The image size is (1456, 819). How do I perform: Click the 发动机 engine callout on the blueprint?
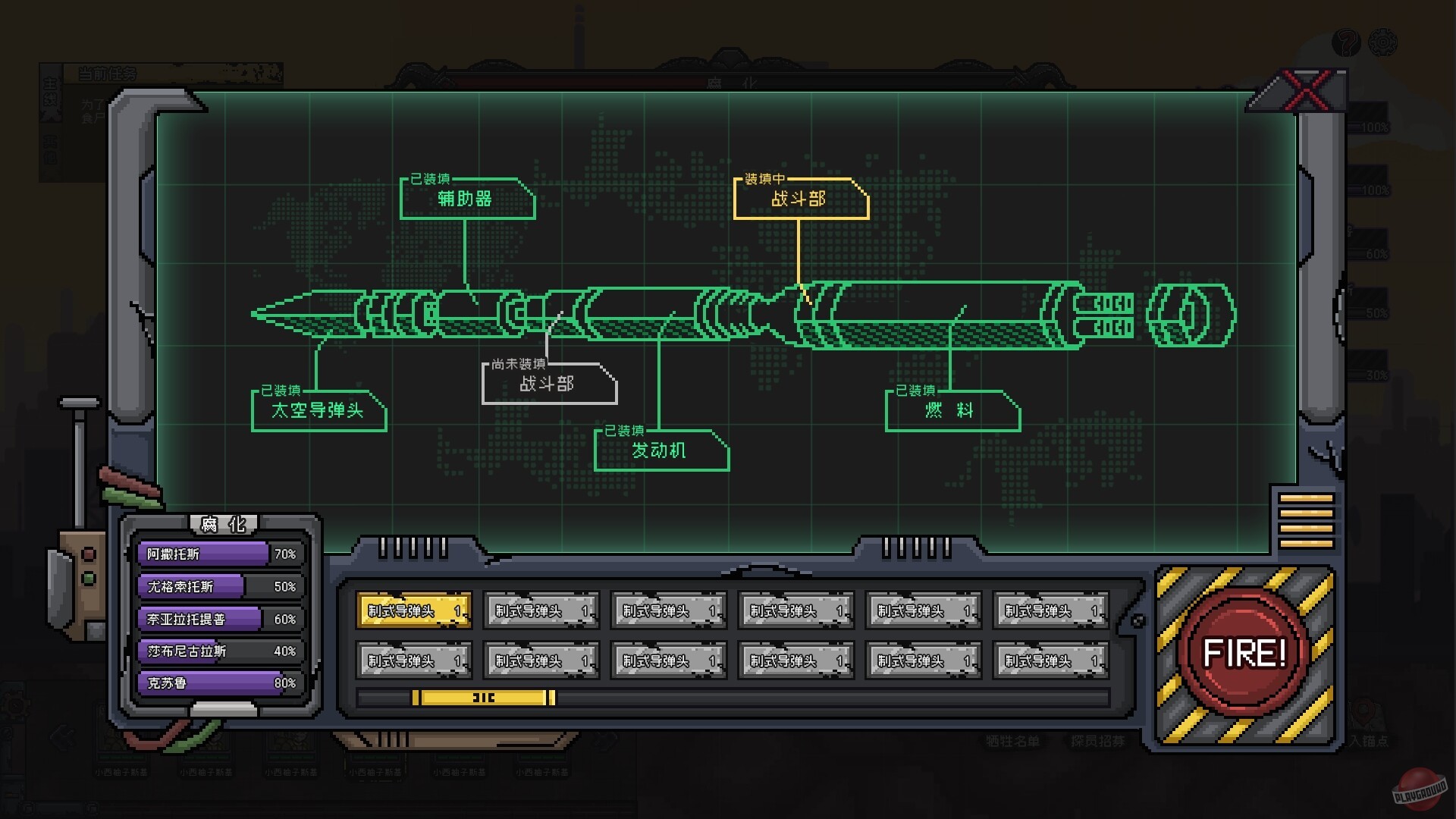[658, 450]
